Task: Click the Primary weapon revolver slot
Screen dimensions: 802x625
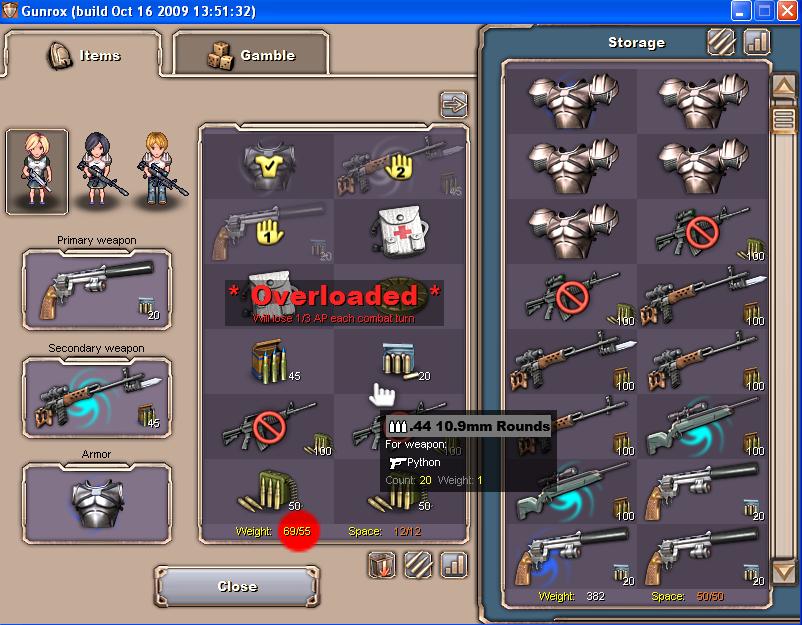Action: click(97, 289)
